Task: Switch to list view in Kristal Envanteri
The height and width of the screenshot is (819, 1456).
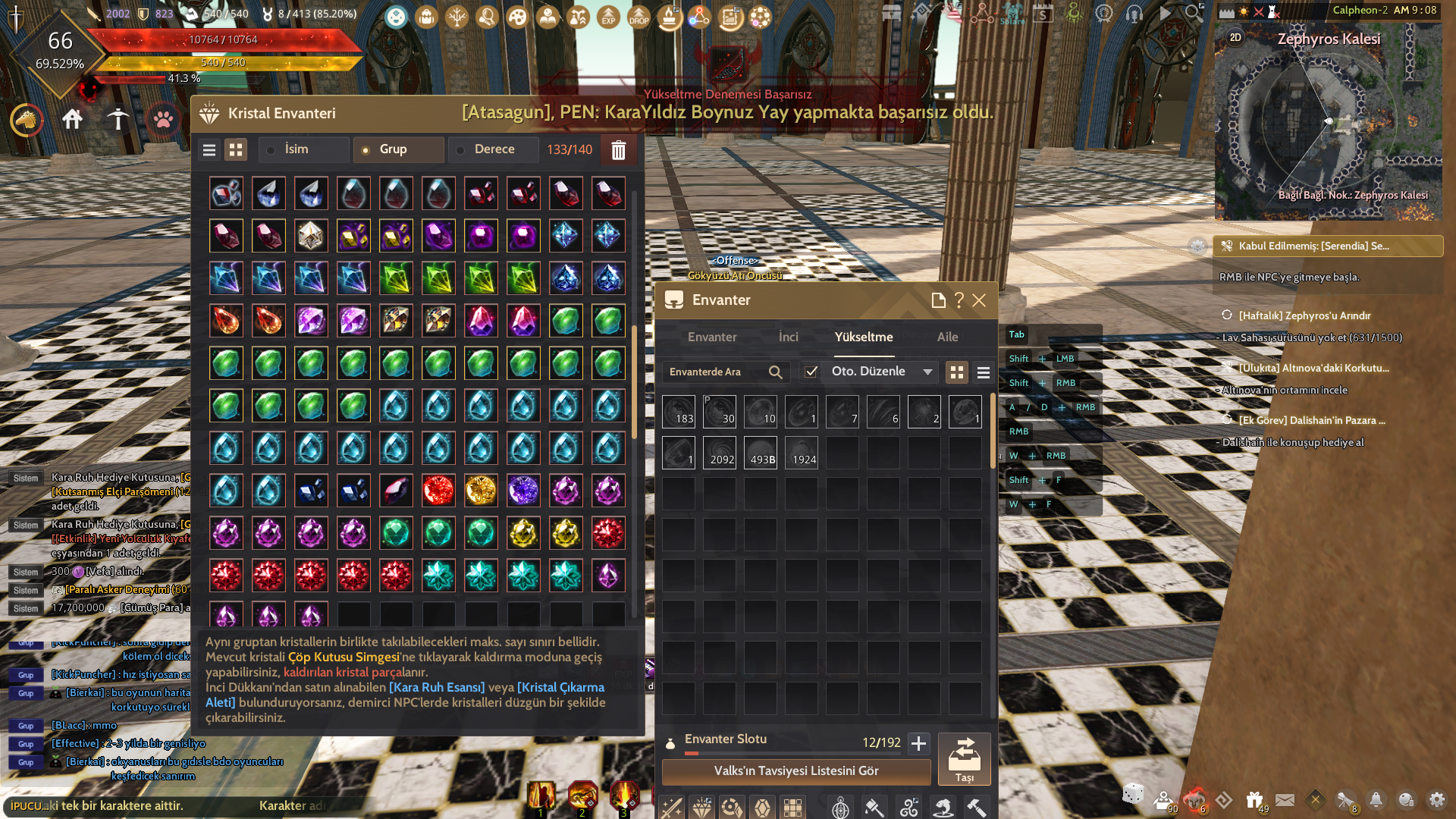Action: point(209,149)
